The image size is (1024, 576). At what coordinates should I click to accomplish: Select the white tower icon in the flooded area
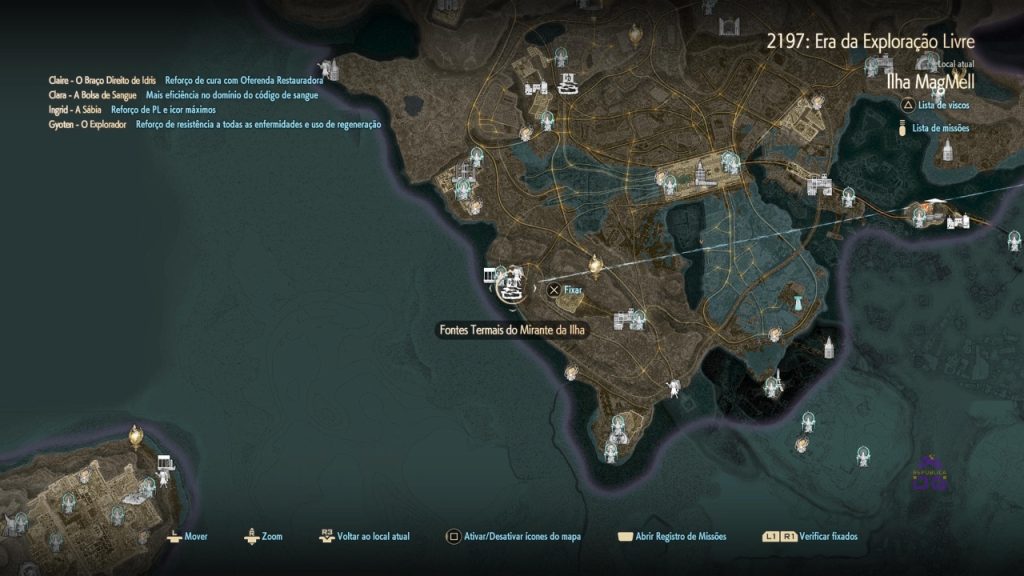tap(797, 301)
